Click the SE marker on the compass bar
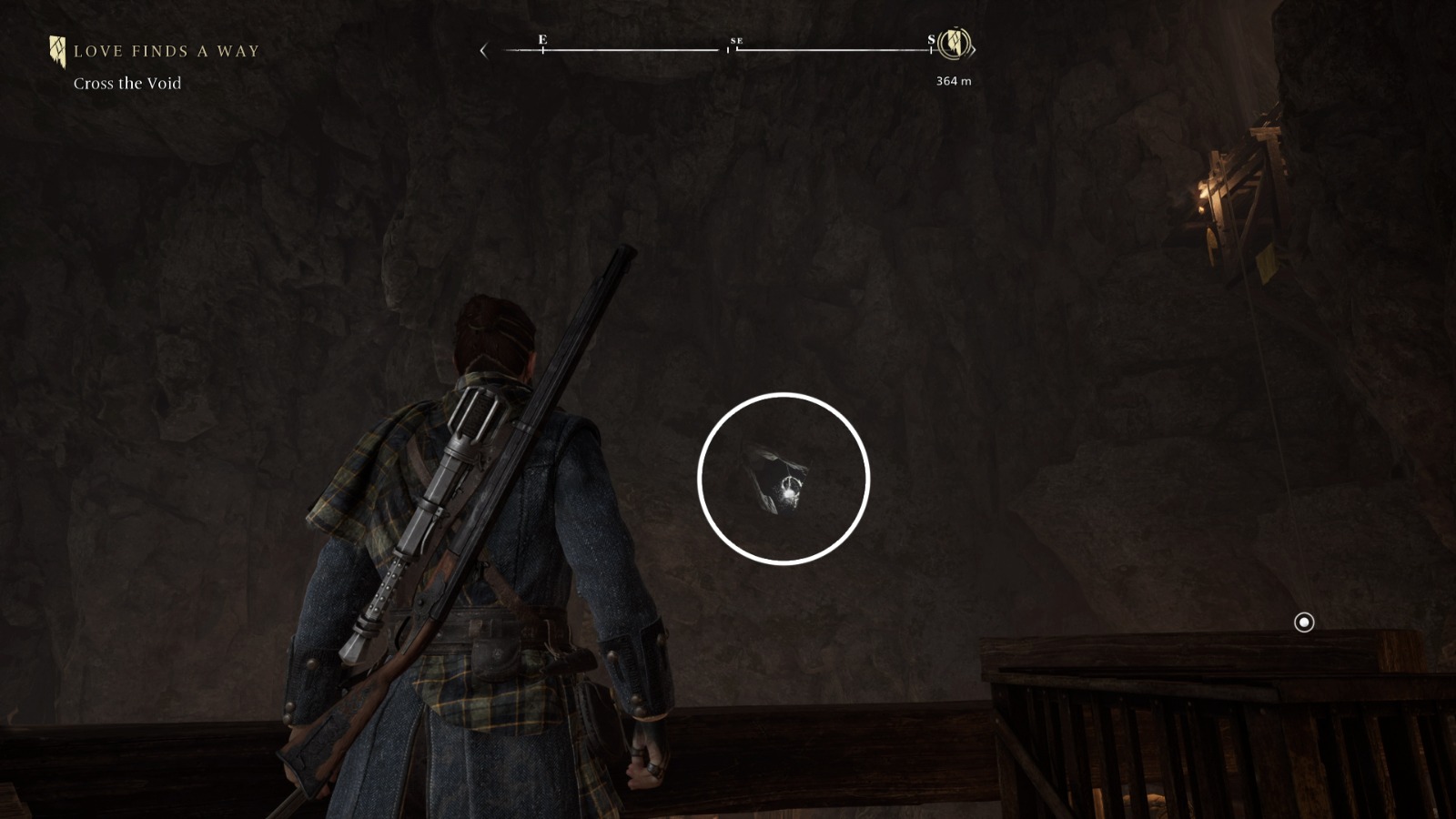Image resolution: width=1456 pixels, height=819 pixels. [x=736, y=40]
